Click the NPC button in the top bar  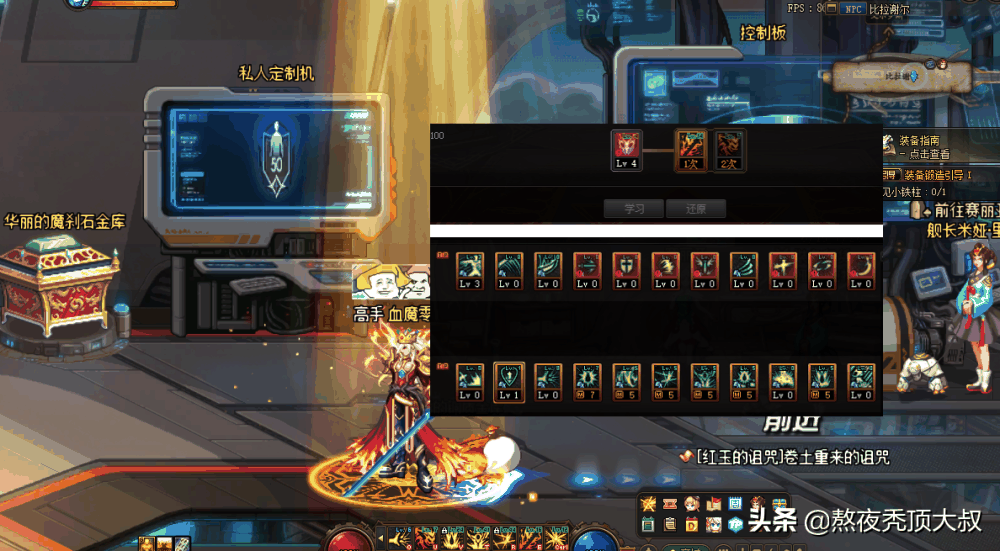click(853, 9)
